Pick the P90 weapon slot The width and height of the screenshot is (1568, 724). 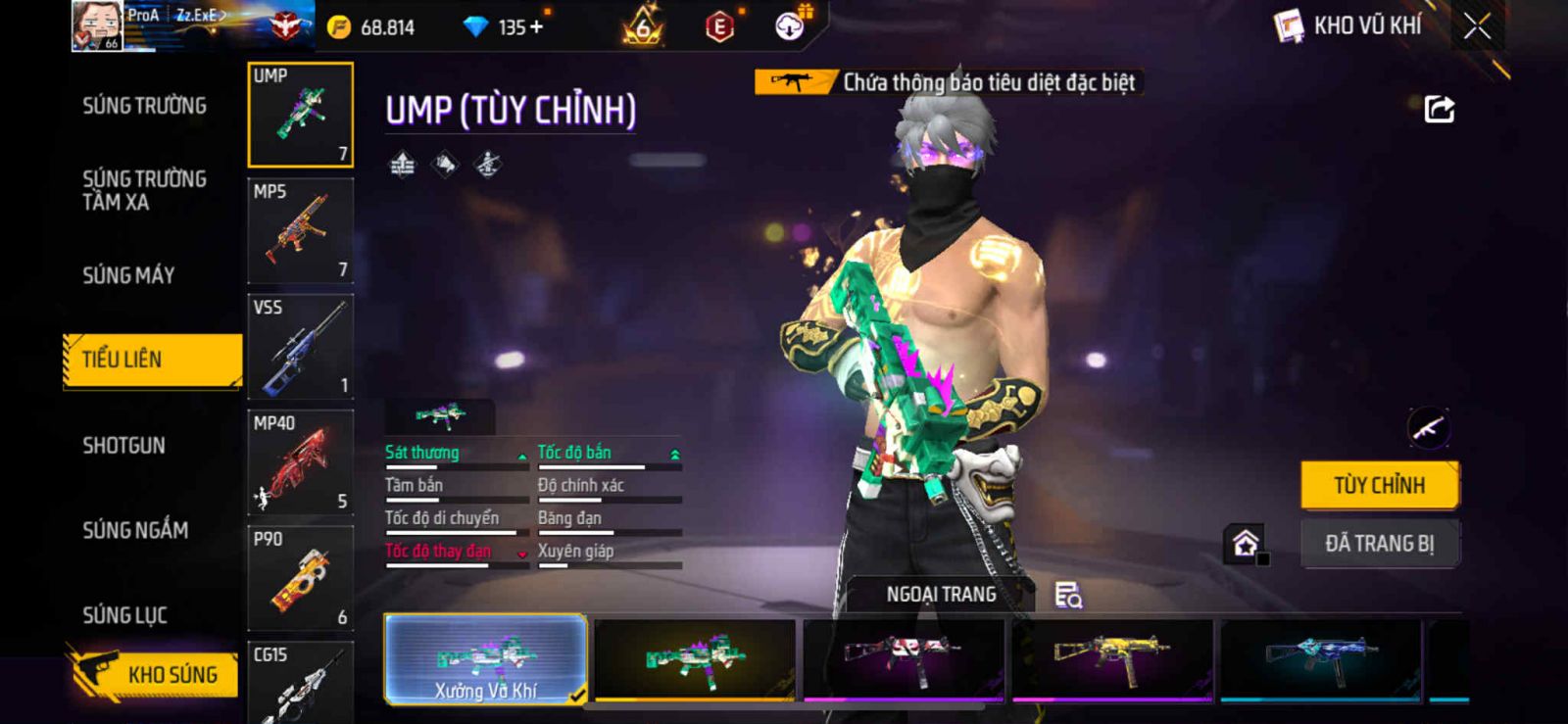click(300, 578)
